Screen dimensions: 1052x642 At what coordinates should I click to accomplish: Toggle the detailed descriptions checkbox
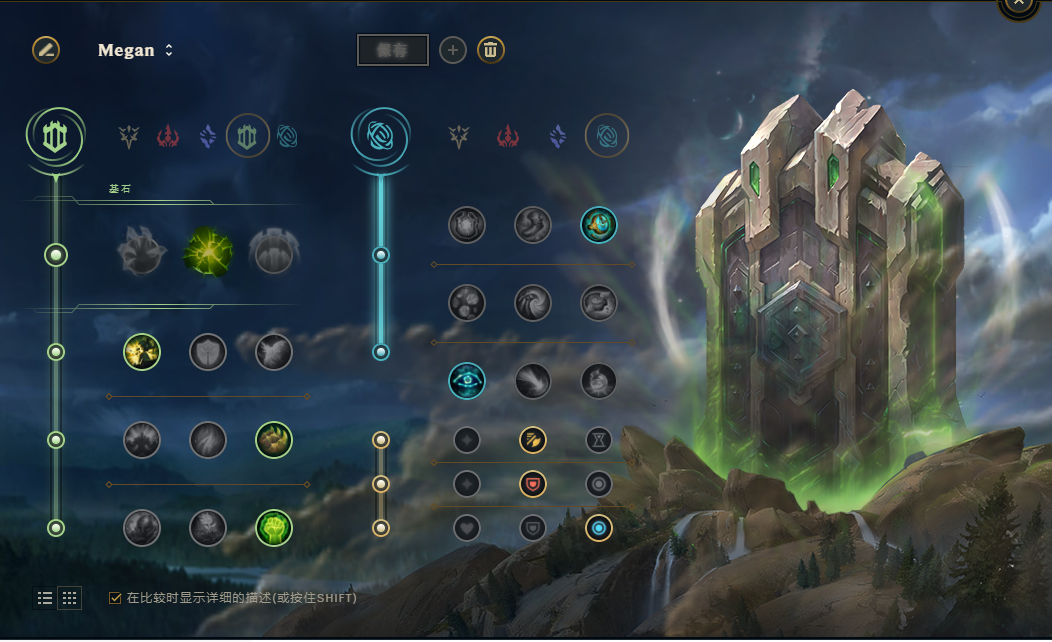115,598
